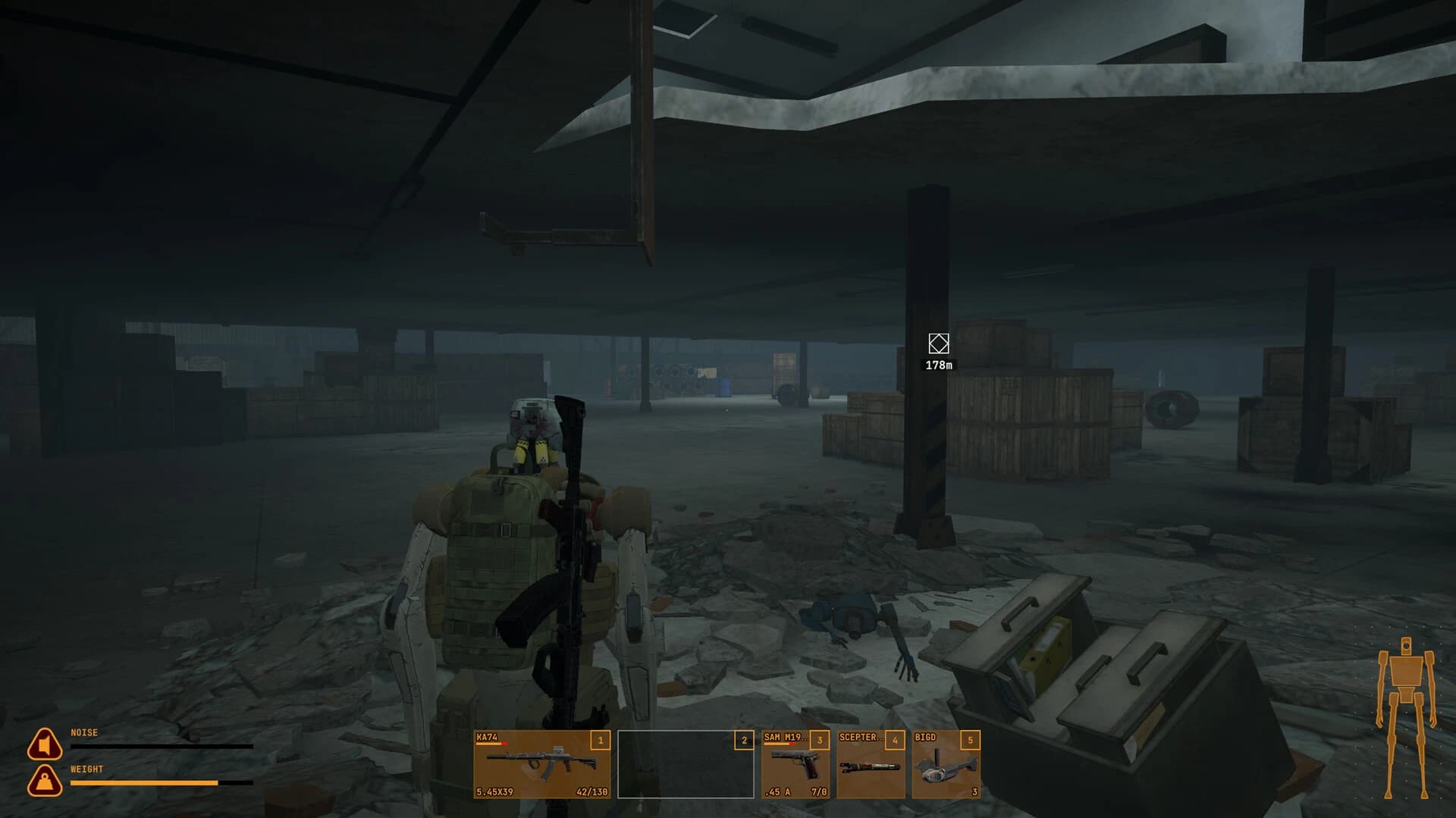Click the 178m distance label
The image size is (1456, 818).
pyautogui.click(x=939, y=365)
